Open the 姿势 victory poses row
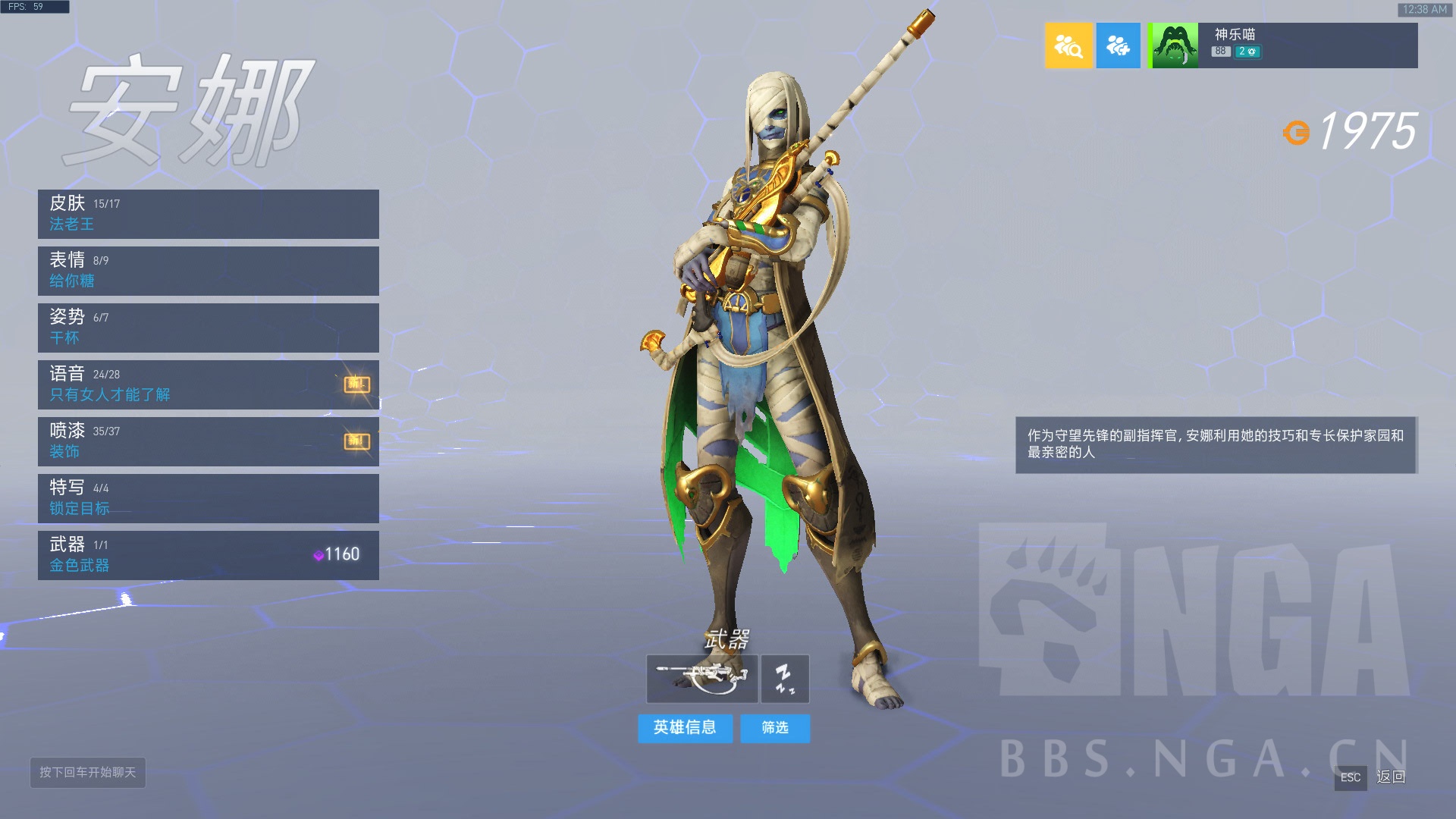This screenshot has width=1456, height=819. coord(208,328)
